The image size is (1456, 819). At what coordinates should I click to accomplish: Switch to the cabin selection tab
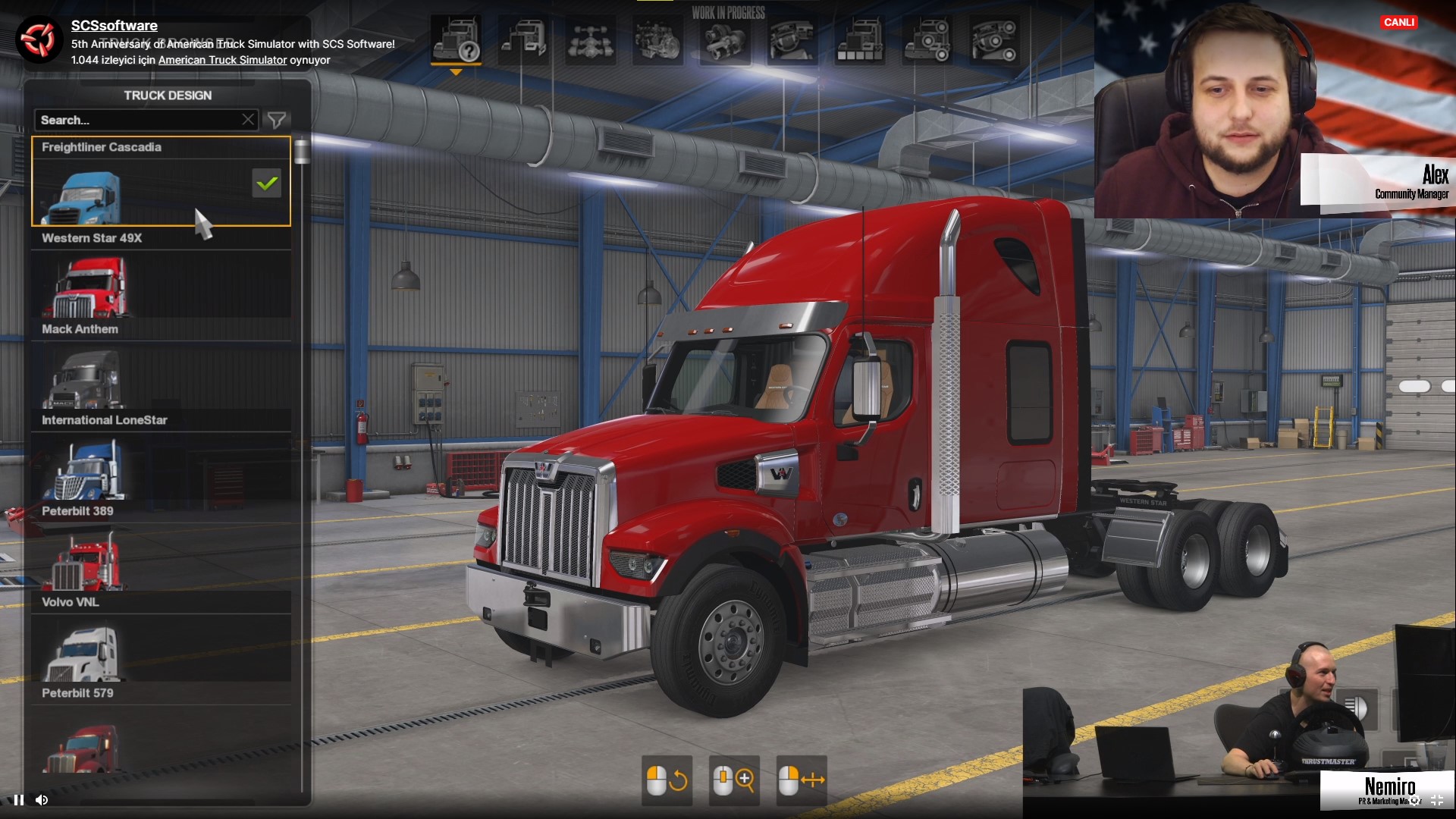click(523, 39)
